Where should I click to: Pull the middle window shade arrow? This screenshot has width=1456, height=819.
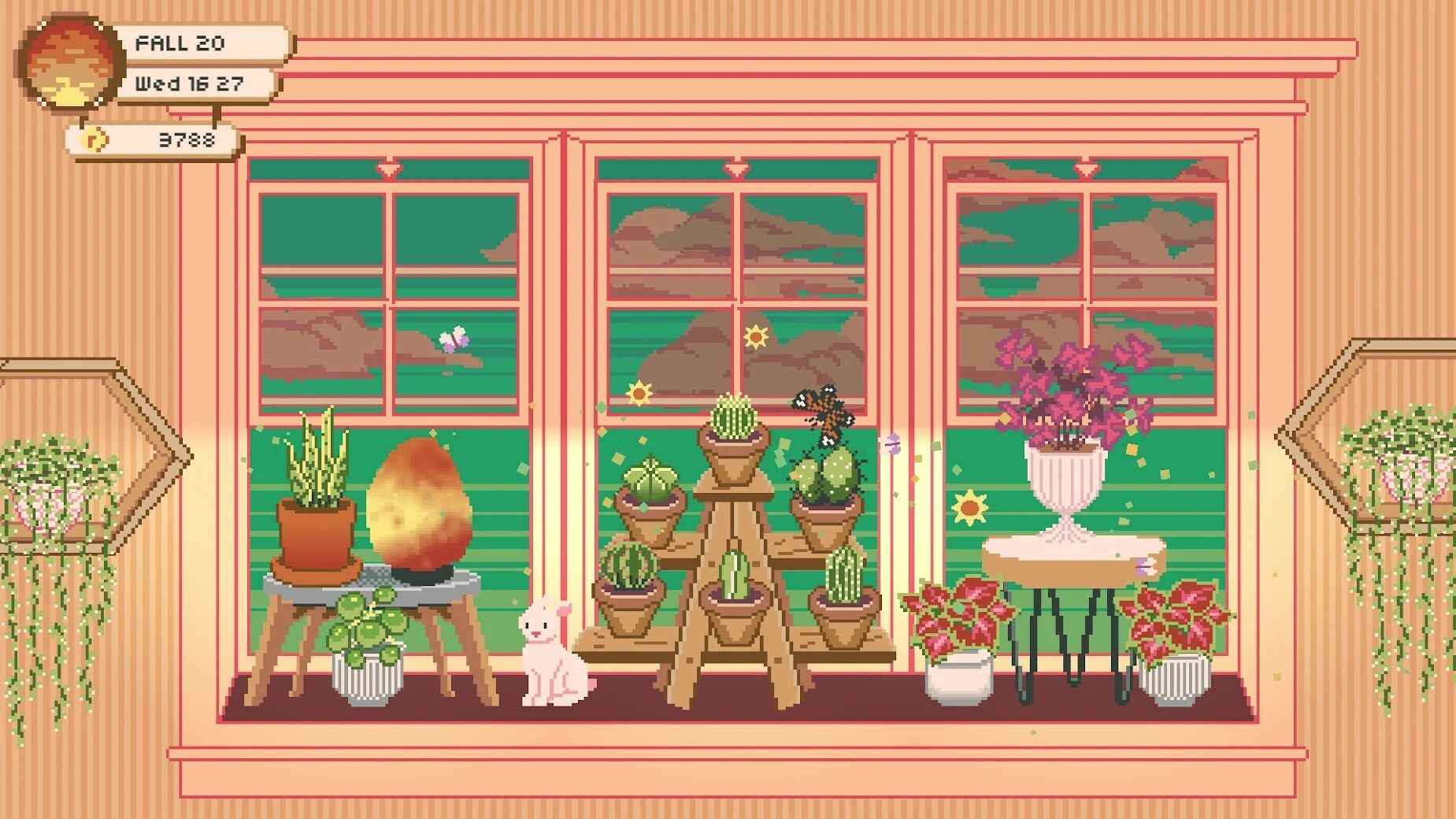tap(737, 169)
